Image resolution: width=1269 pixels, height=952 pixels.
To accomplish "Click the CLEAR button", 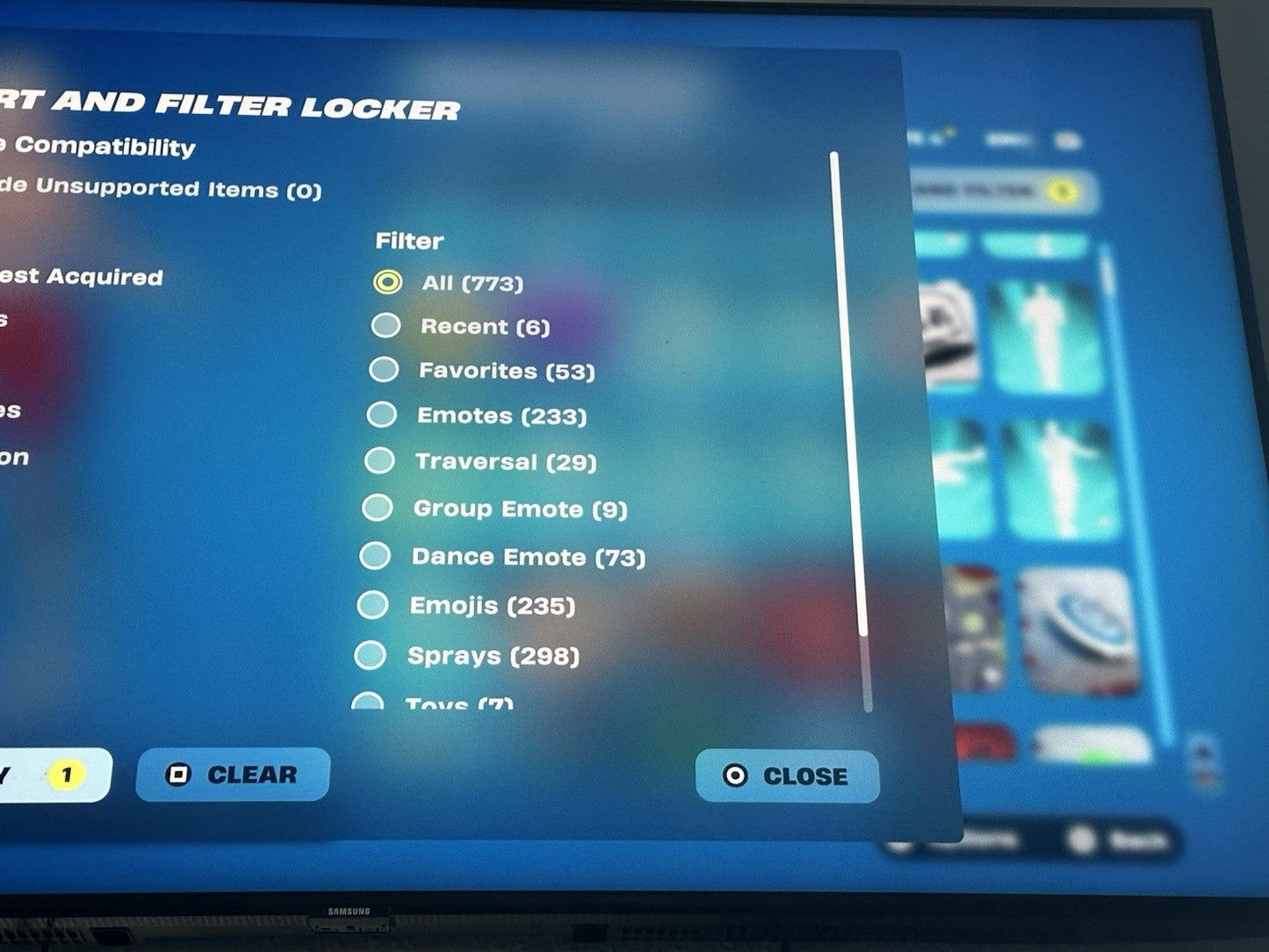I will tap(232, 775).
